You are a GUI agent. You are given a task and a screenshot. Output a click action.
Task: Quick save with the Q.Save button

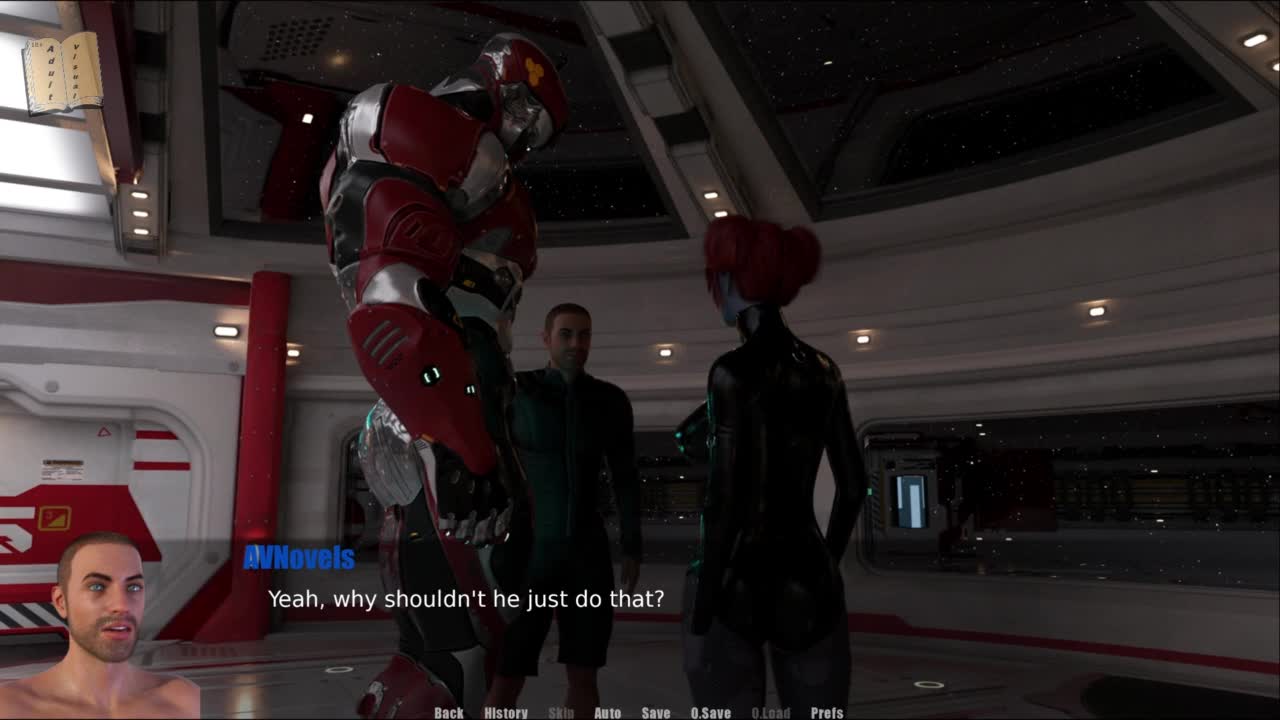pos(711,712)
